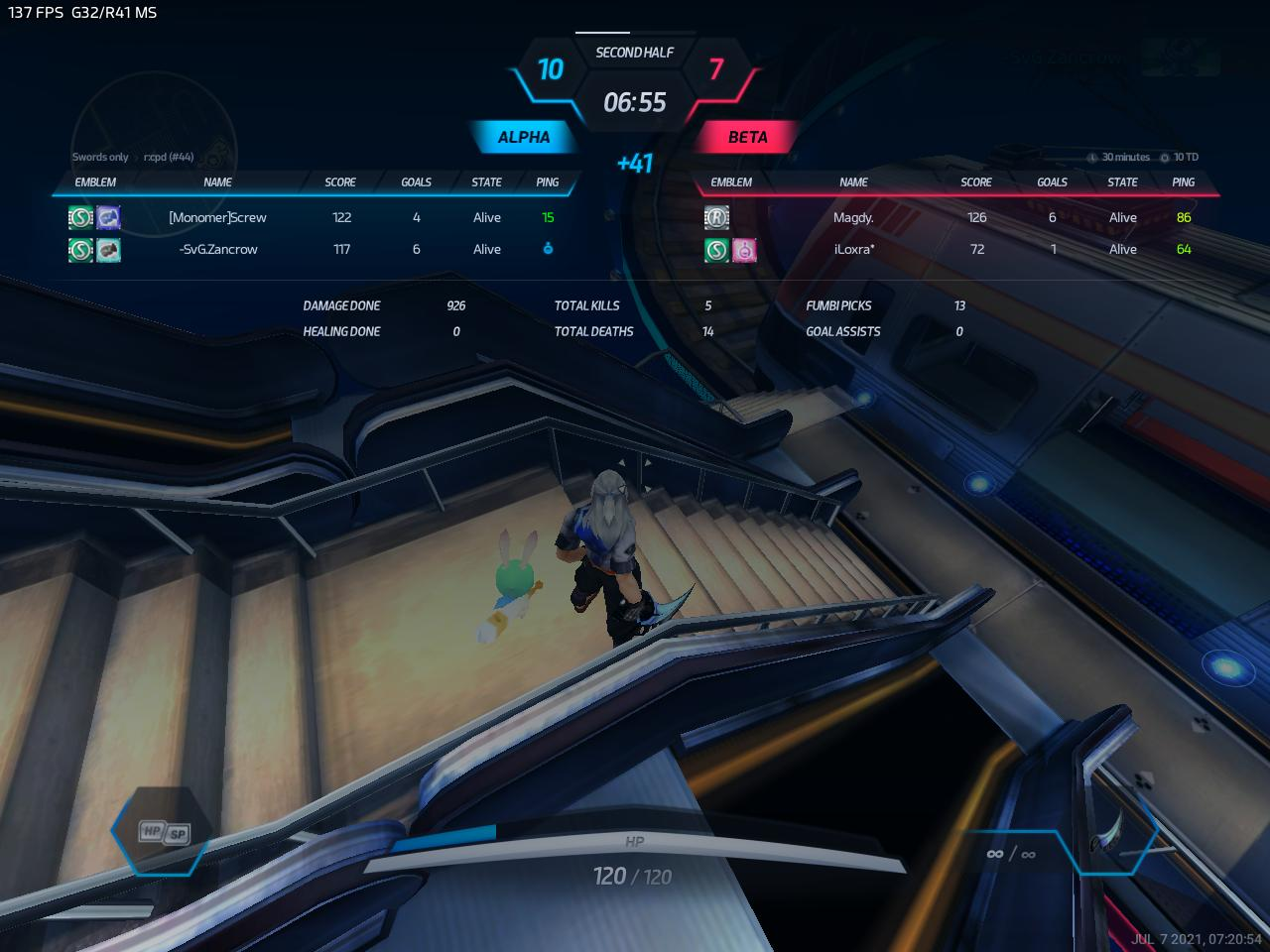The height and width of the screenshot is (952, 1270).
Task: Click Magdy.'s R emblem icon
Action: pos(716,217)
